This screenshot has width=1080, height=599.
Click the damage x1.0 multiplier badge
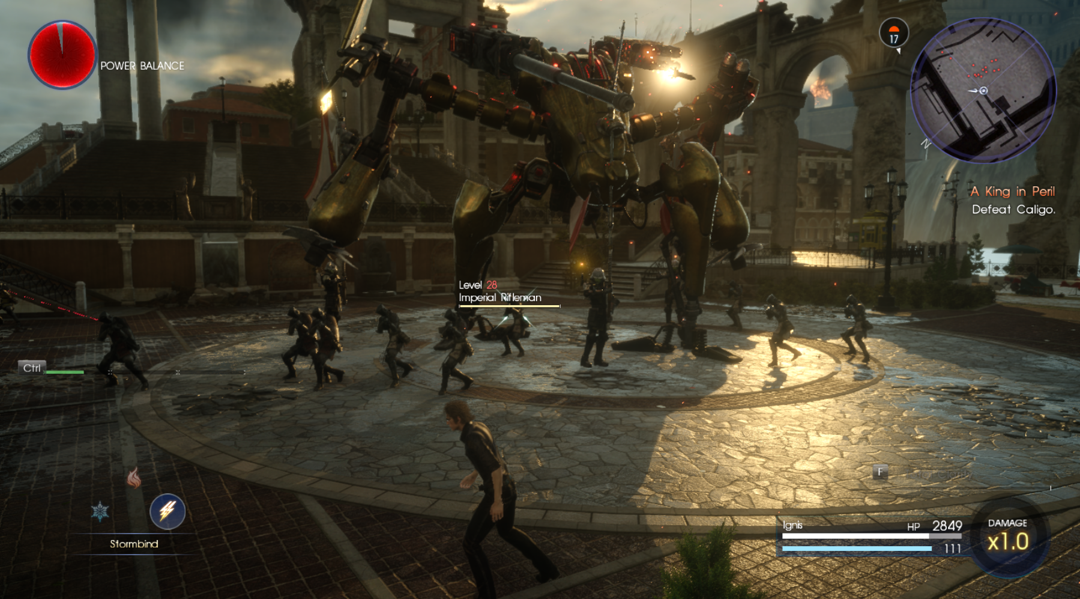pos(1008,537)
